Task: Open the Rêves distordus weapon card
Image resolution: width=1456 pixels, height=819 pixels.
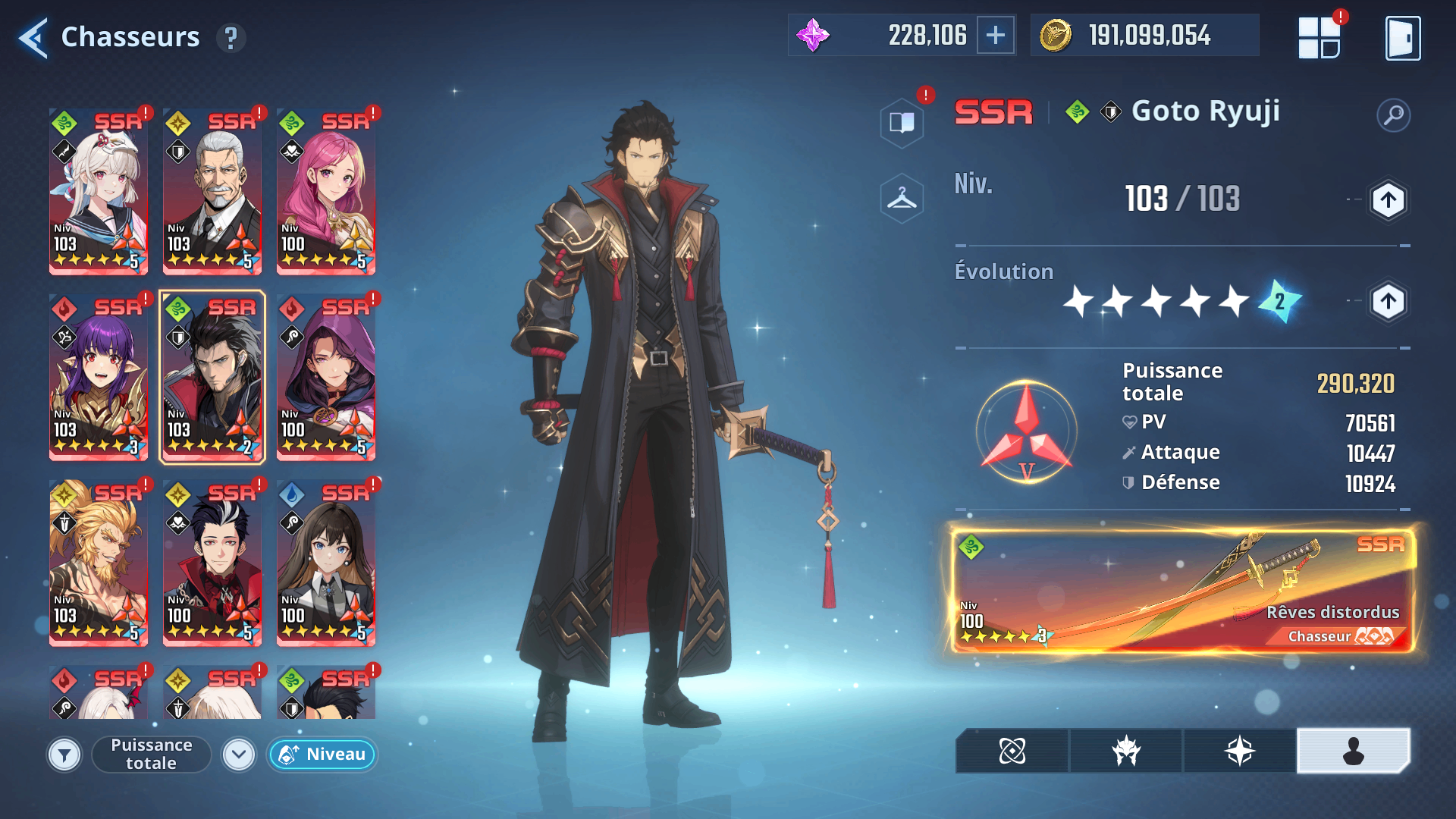Action: pyautogui.click(x=1183, y=590)
